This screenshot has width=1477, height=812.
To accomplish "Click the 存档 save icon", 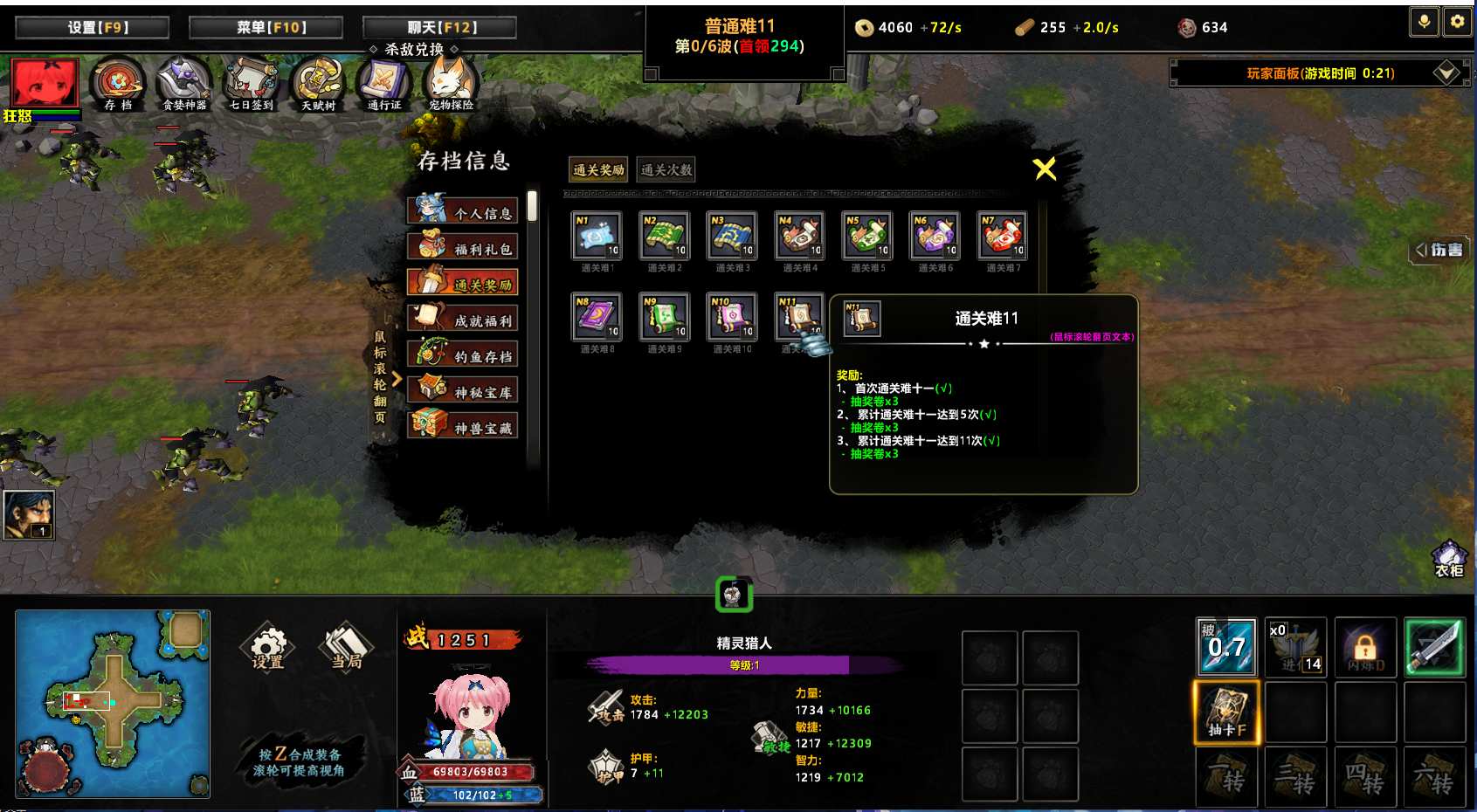I will coord(118,84).
